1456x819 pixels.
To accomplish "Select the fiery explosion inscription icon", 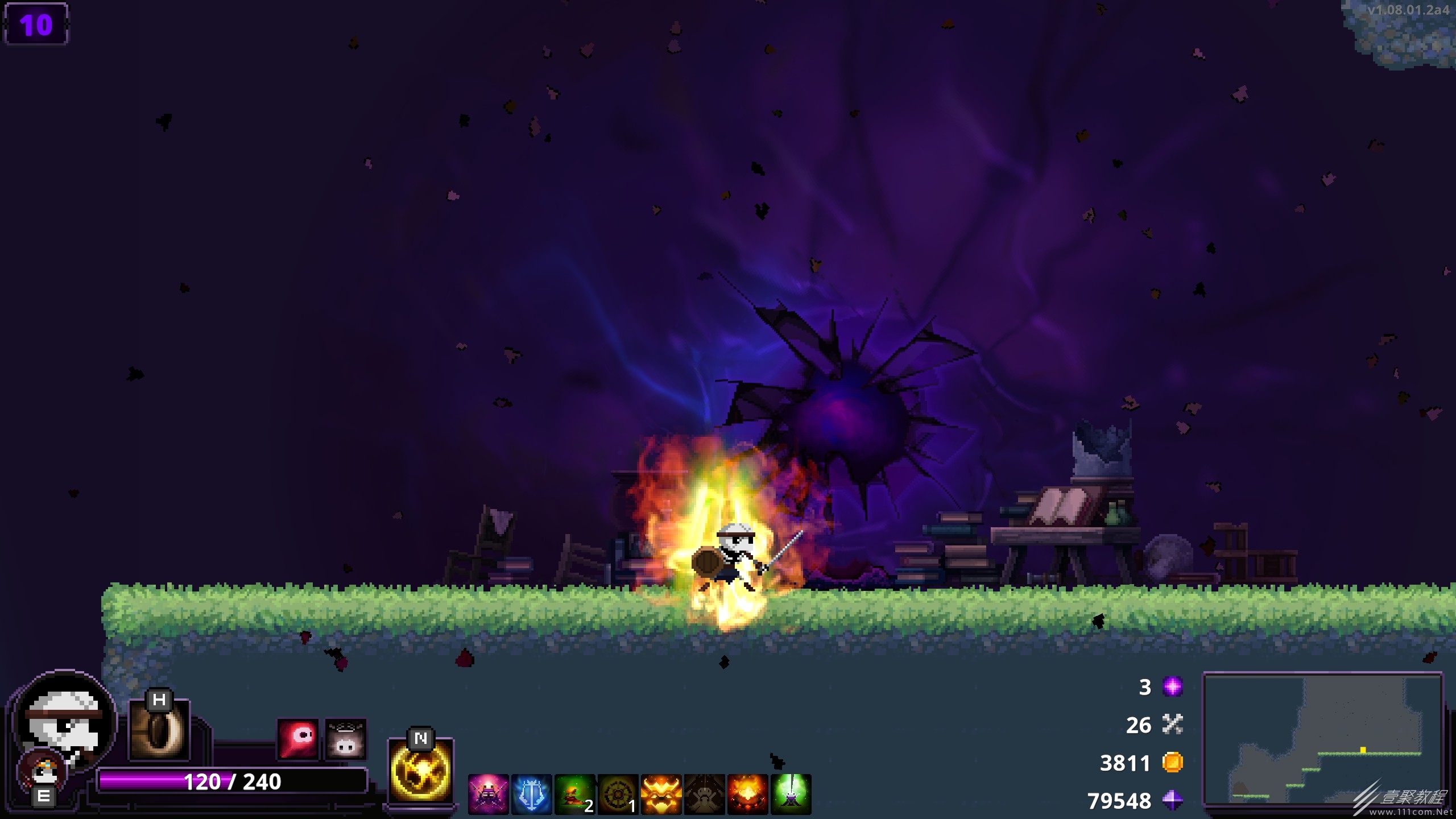I will click(x=747, y=794).
